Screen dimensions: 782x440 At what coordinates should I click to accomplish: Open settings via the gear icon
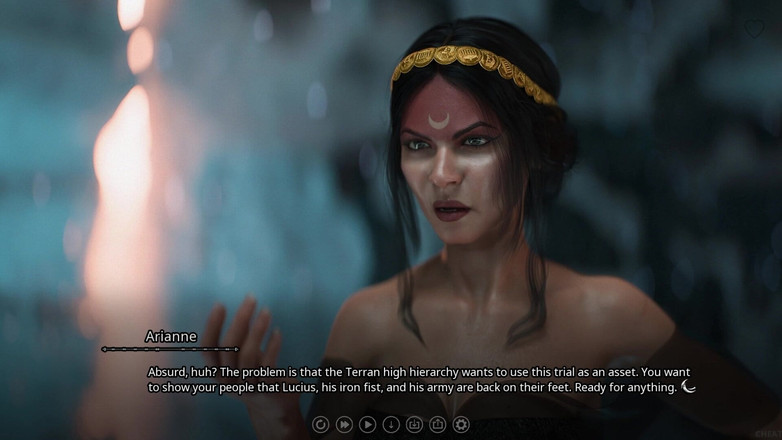461,425
